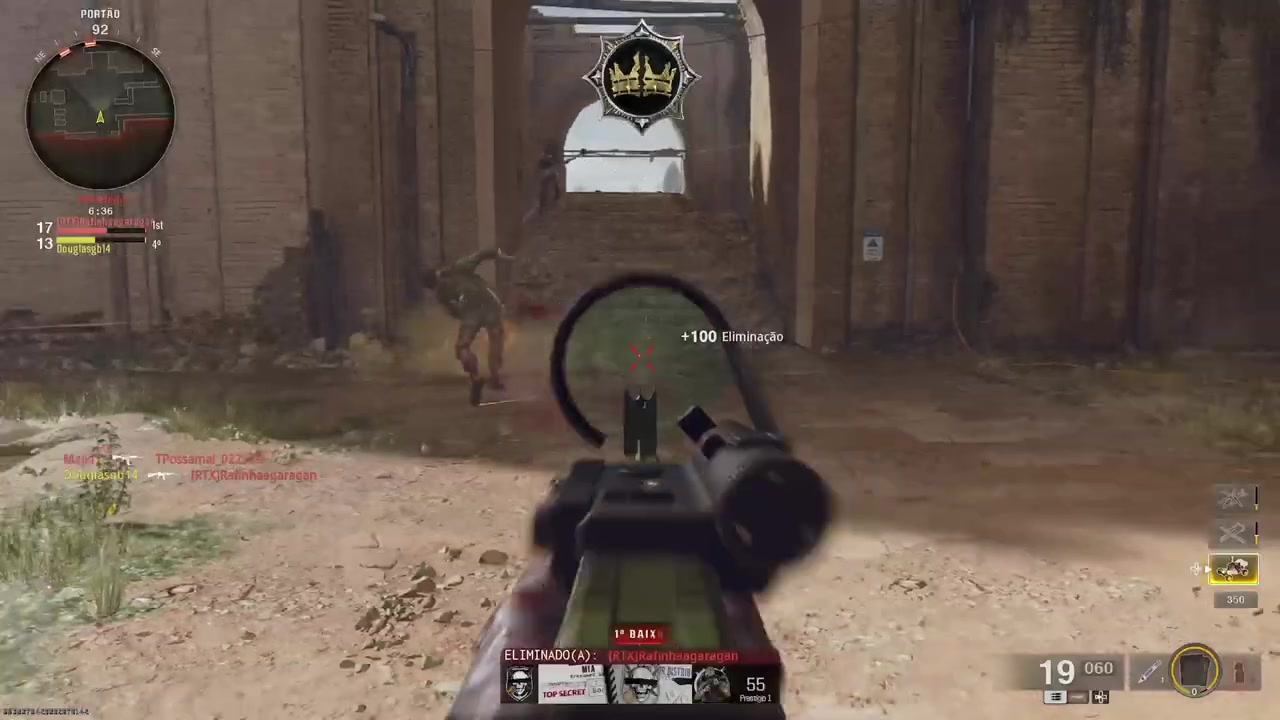Click the +100 Eliminação score popup
This screenshot has height=720, width=1280.
coord(731,337)
